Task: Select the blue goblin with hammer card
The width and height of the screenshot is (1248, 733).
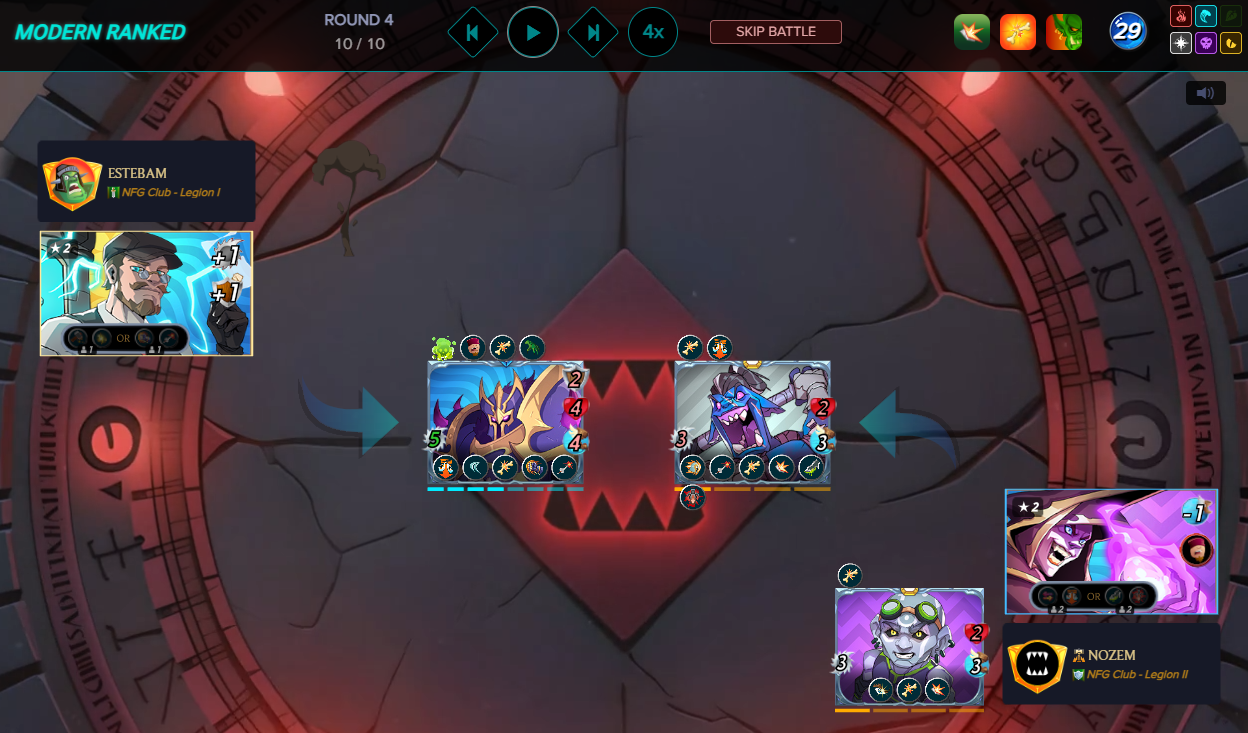Action: pos(752,422)
